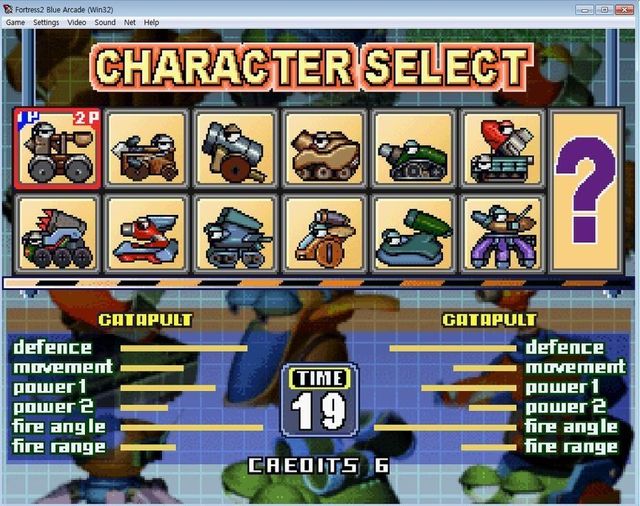Select the tan camouflage tank
The width and height of the screenshot is (640, 506).
point(324,148)
